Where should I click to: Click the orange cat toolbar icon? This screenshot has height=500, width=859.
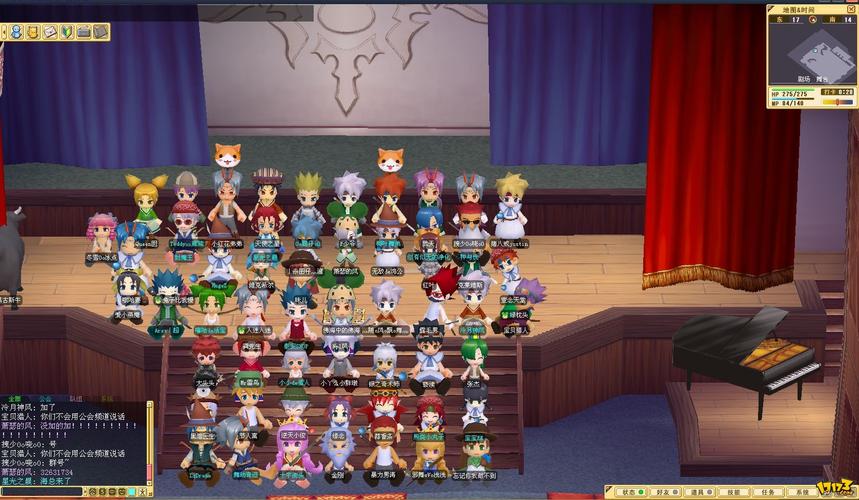pyautogui.click(x=32, y=32)
